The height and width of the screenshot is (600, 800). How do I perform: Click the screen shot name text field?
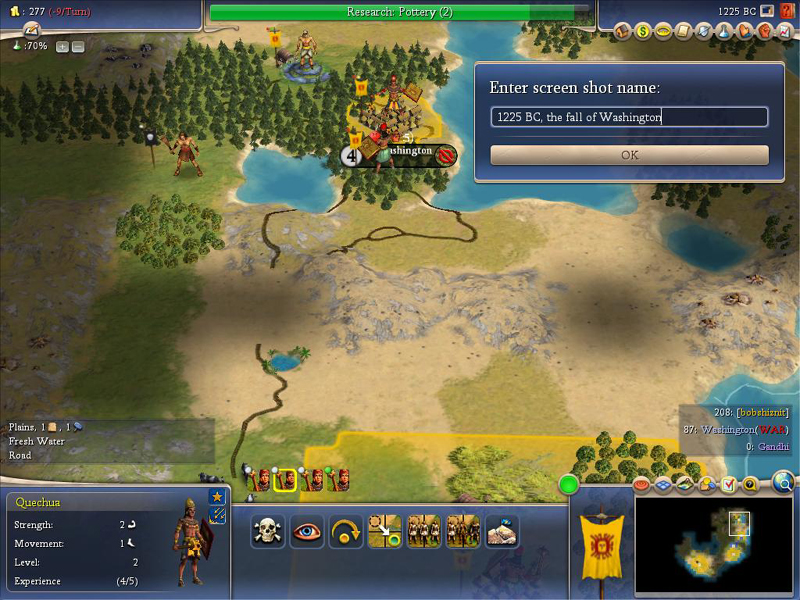point(629,117)
